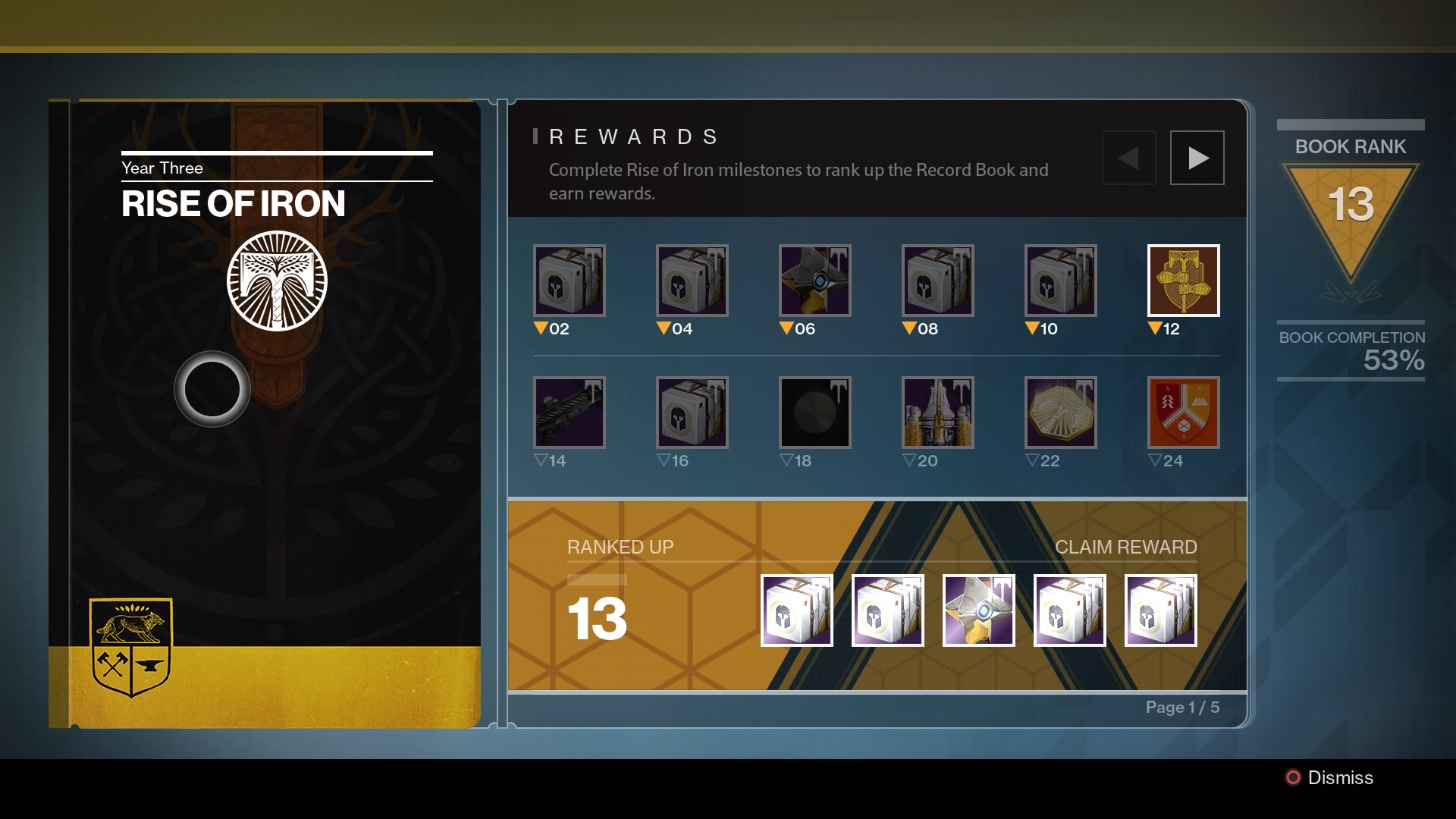Select the rank 16 treasure box reward
Screen dimensions: 1456x819
click(692, 412)
